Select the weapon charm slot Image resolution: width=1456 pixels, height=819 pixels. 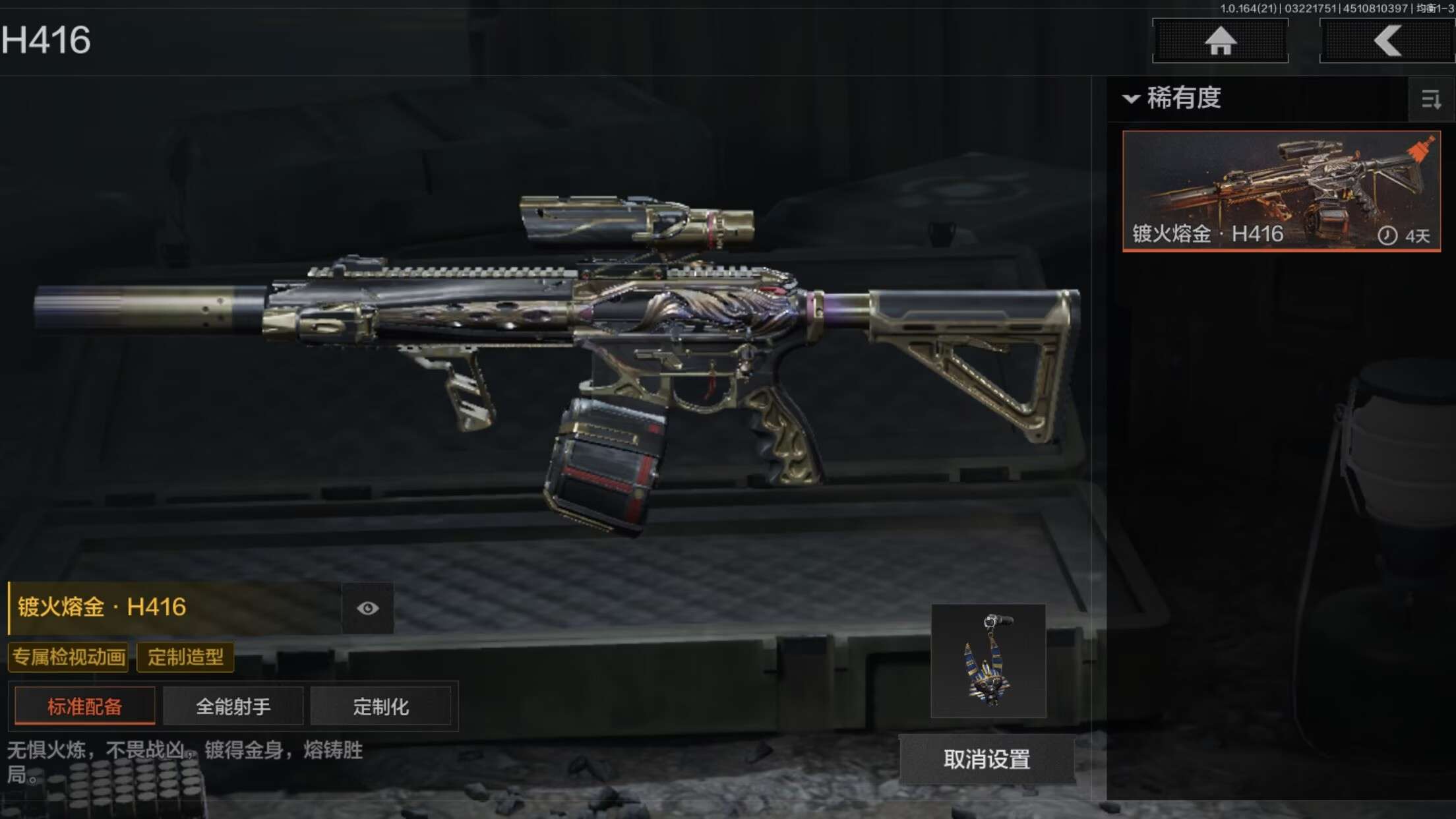[988, 661]
